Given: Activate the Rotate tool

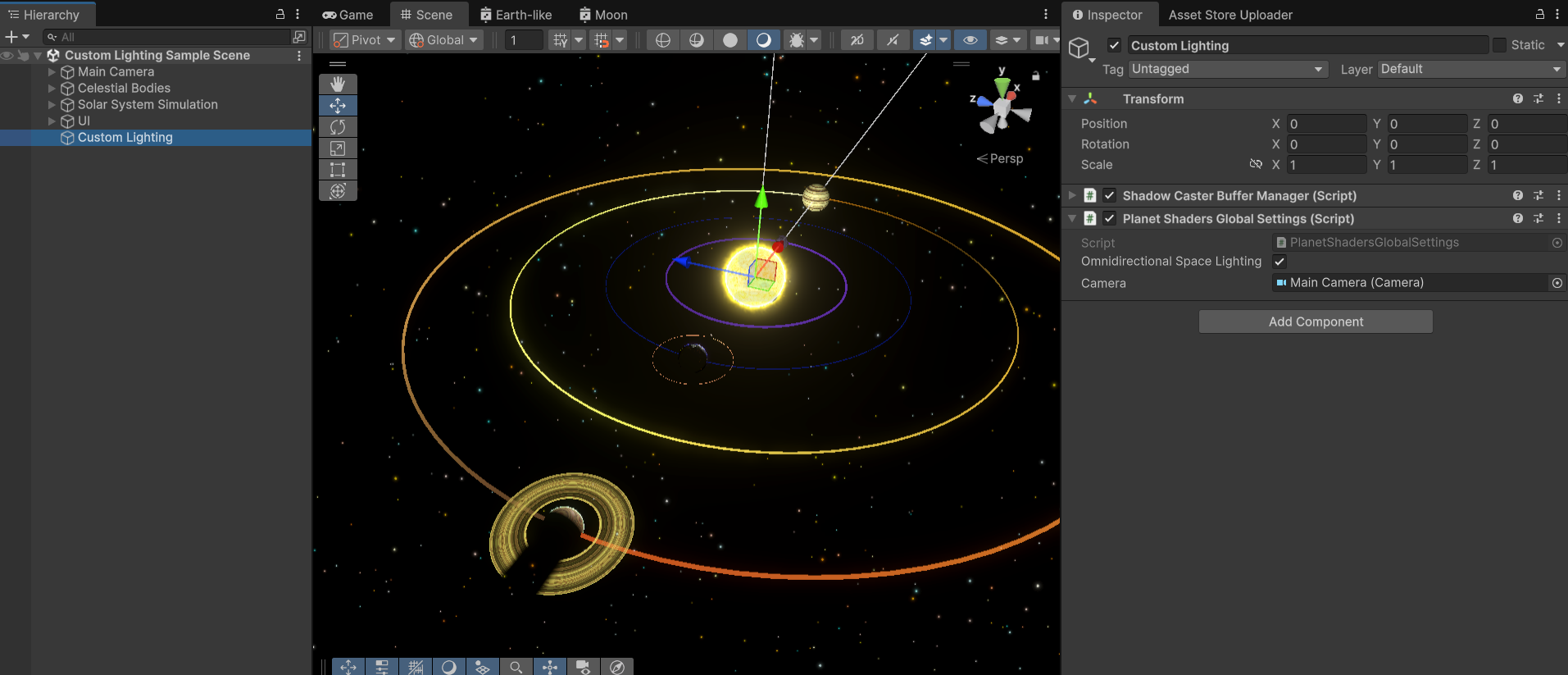Looking at the screenshot, I should (338, 127).
